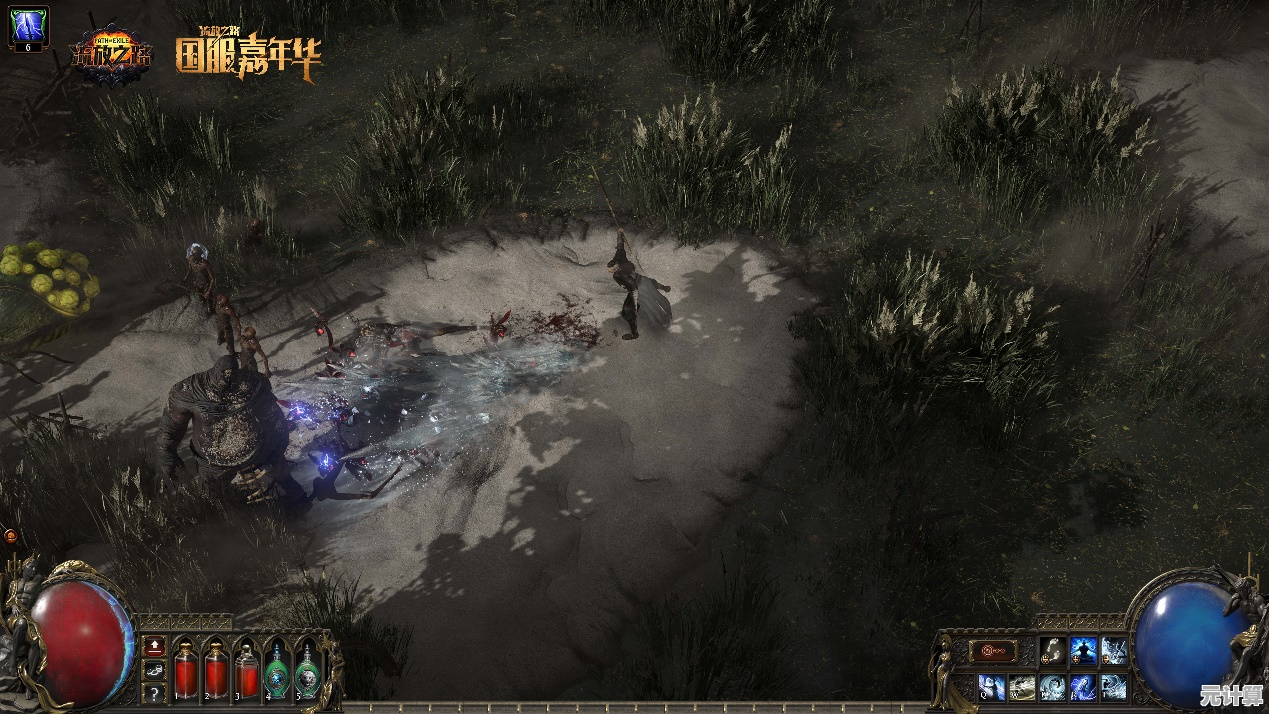The height and width of the screenshot is (714, 1269).
Task: Click the chain links button
Action: pyautogui.click(x=155, y=670)
